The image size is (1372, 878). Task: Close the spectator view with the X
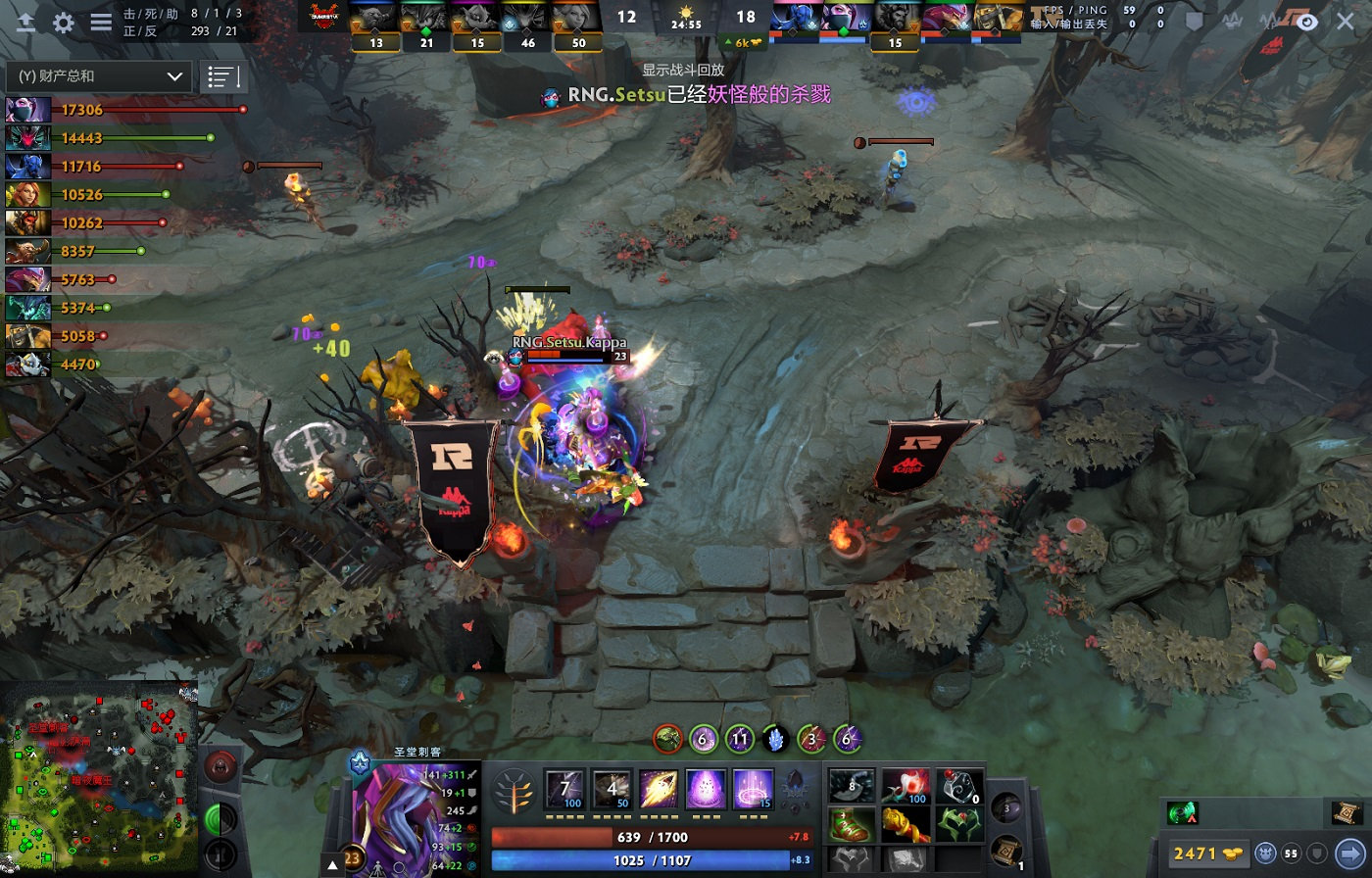tap(1346, 22)
